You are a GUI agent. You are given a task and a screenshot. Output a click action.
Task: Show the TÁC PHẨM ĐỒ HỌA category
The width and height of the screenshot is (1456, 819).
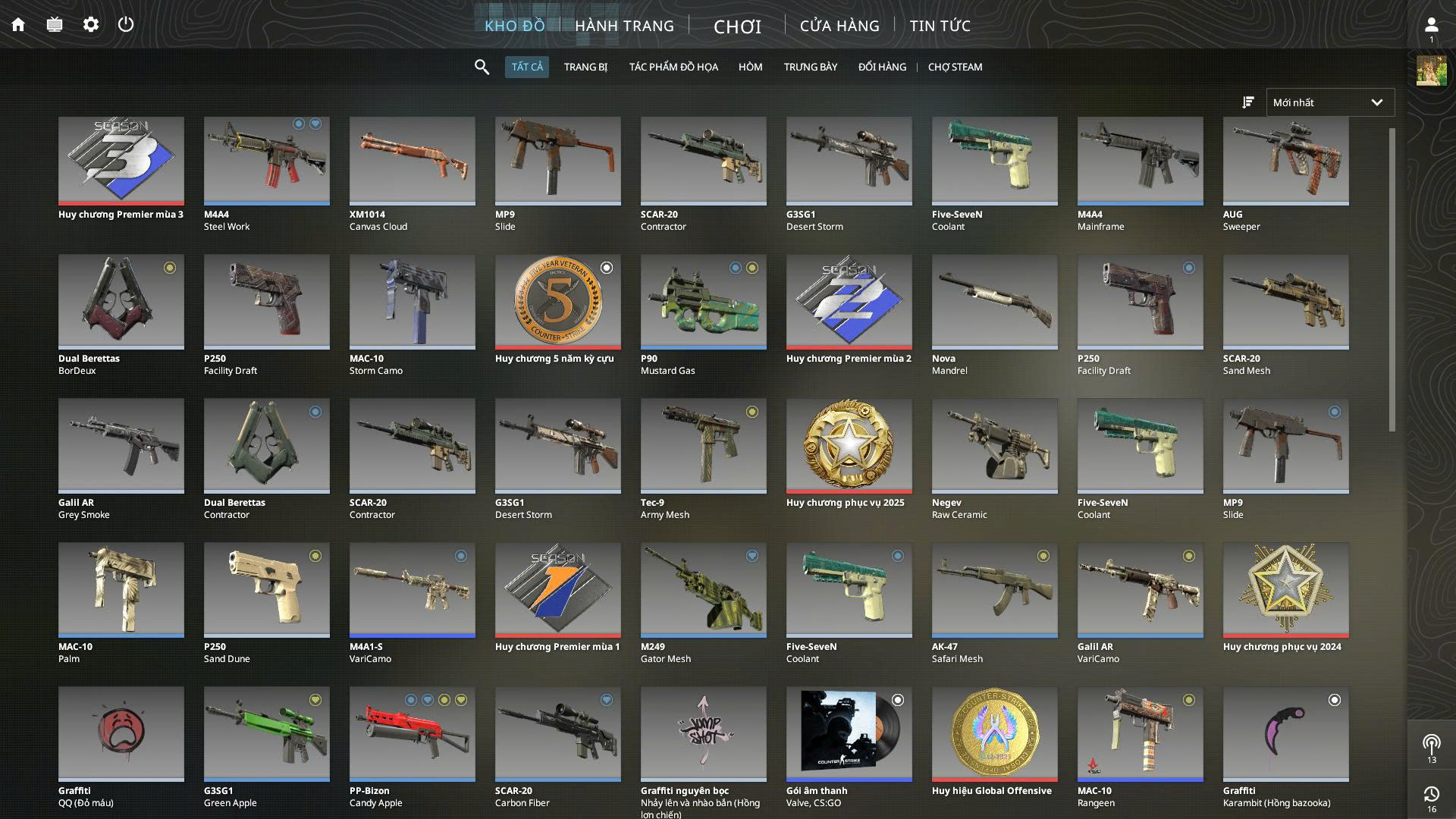point(673,67)
